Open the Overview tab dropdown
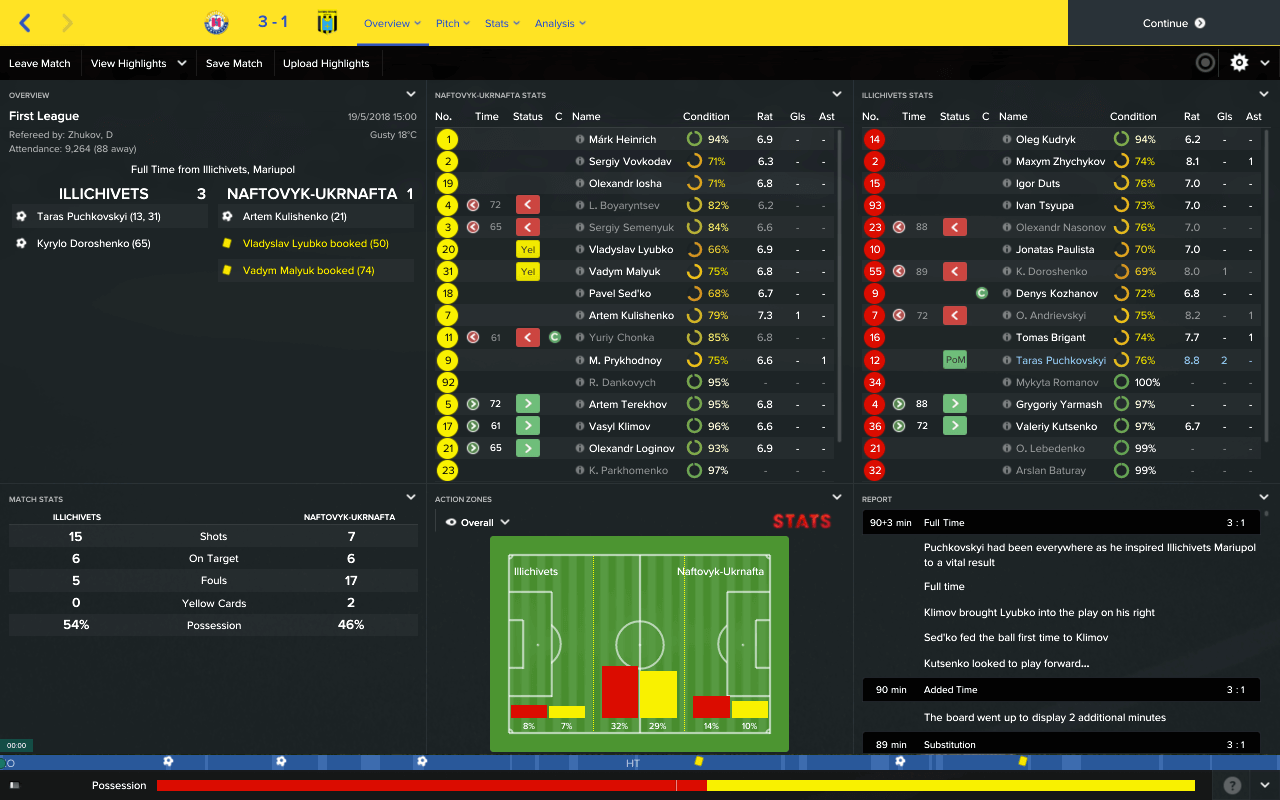 click(392, 23)
